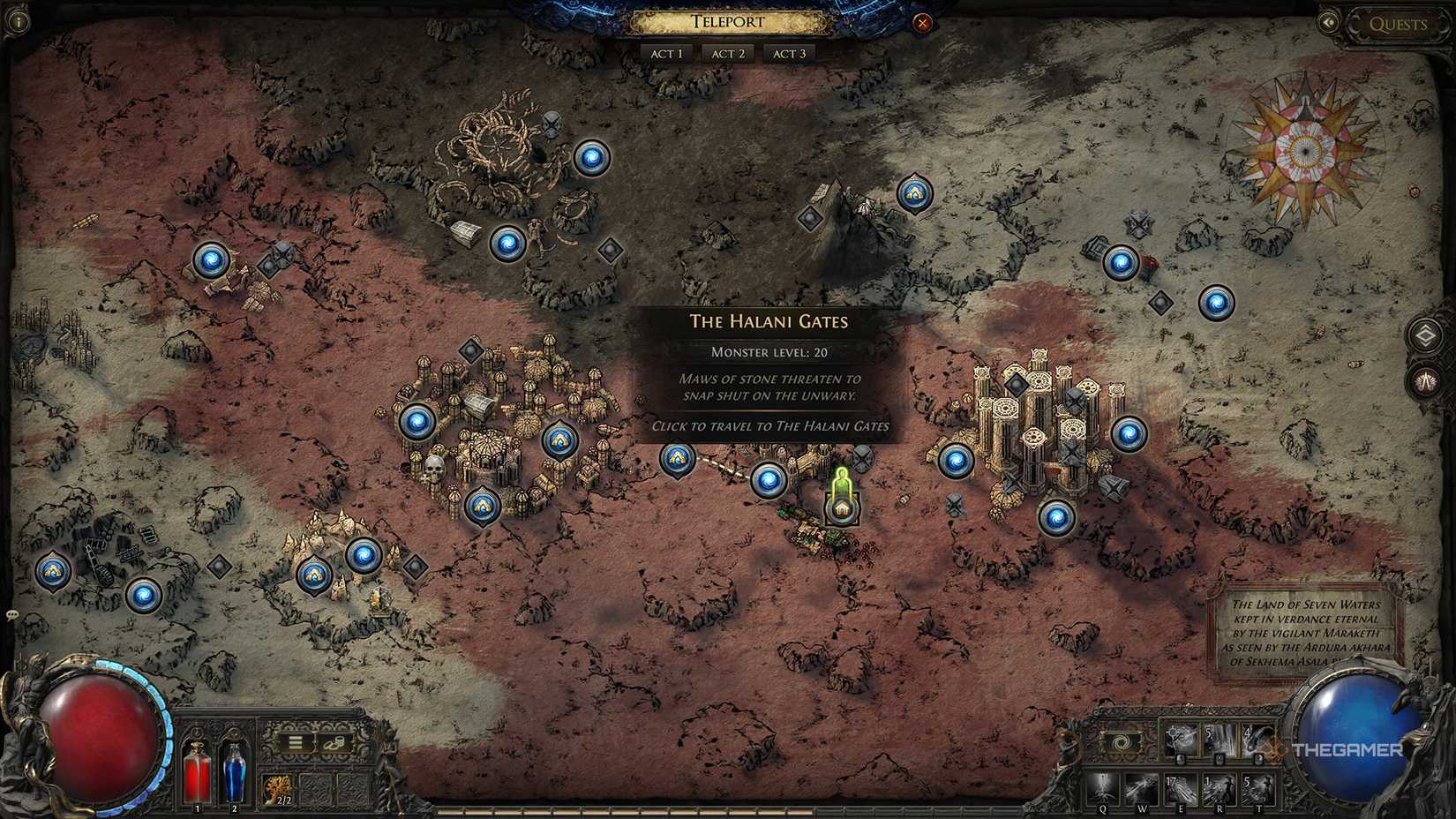Viewport: 1456px width, 819px height.
Task: Select the R-slot skill icon
Action: tap(1220, 788)
